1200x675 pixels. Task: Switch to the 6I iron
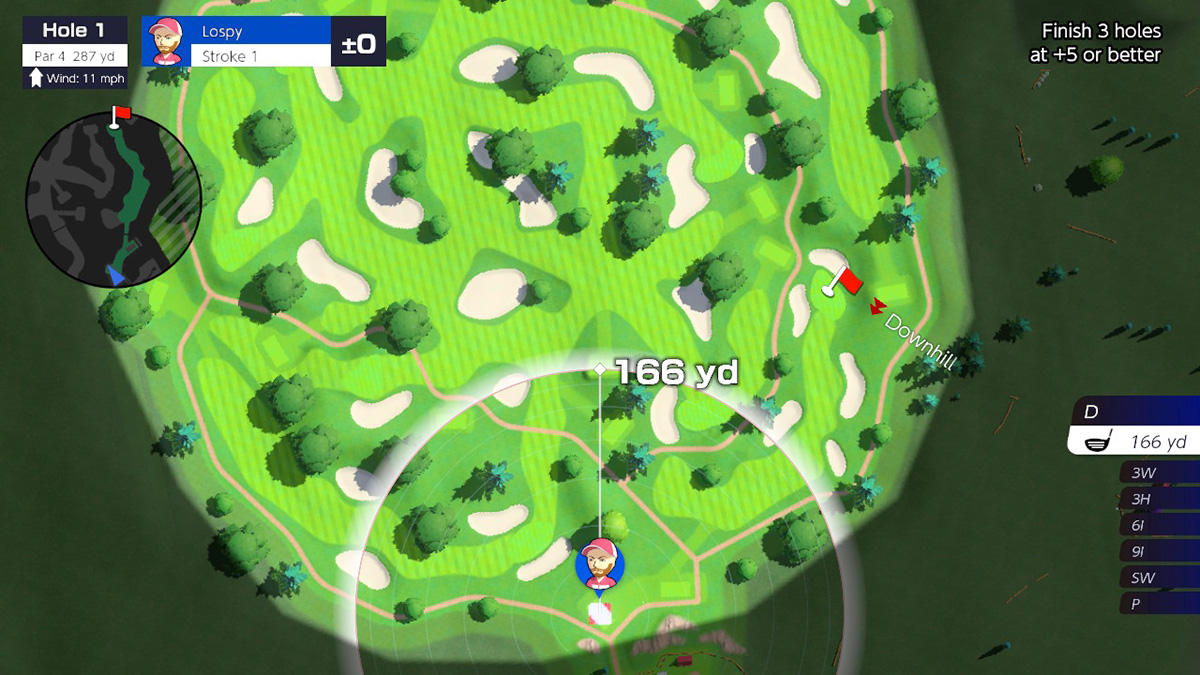tap(1158, 524)
